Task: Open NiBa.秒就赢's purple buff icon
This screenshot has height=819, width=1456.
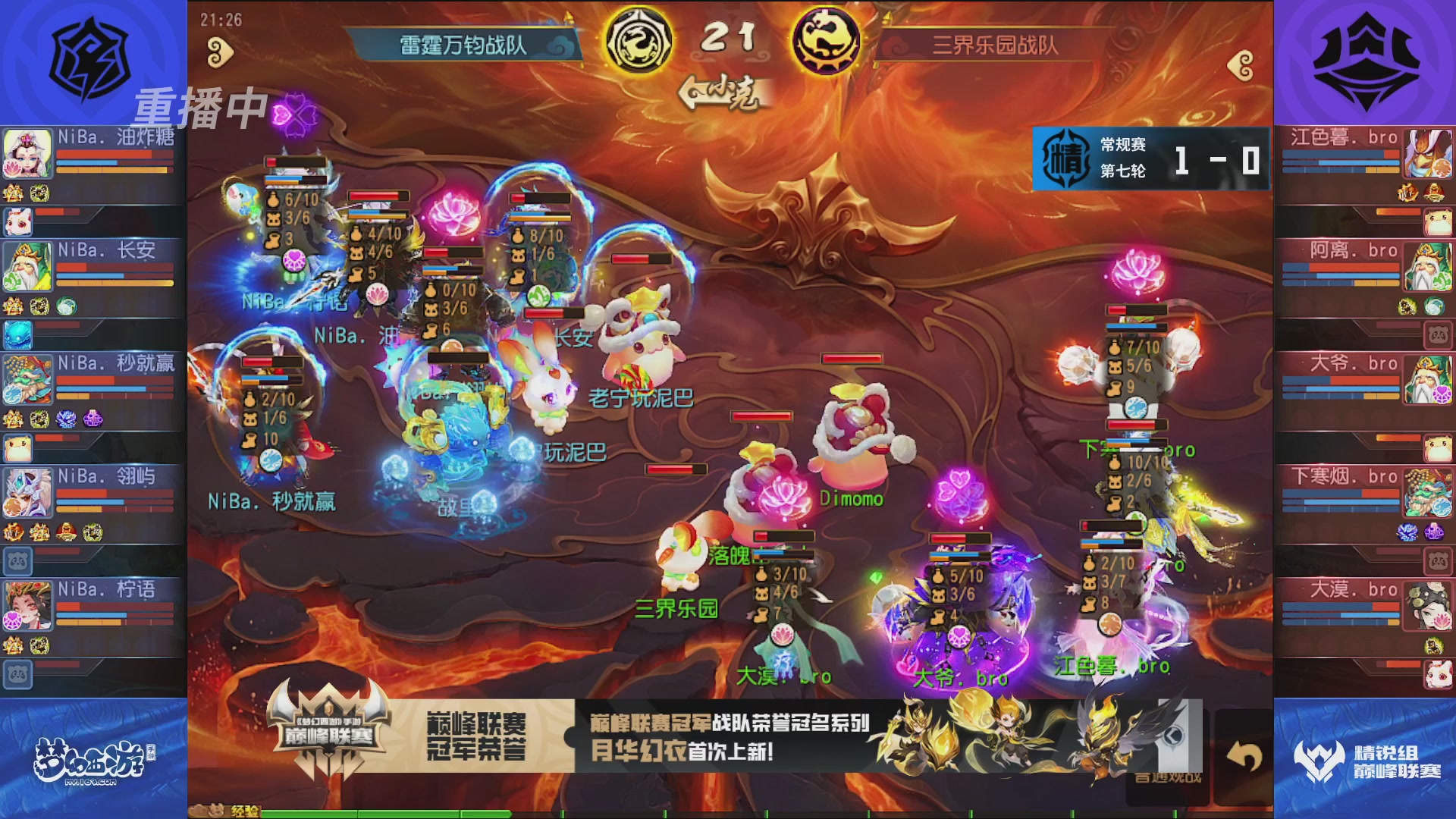Action: click(93, 419)
